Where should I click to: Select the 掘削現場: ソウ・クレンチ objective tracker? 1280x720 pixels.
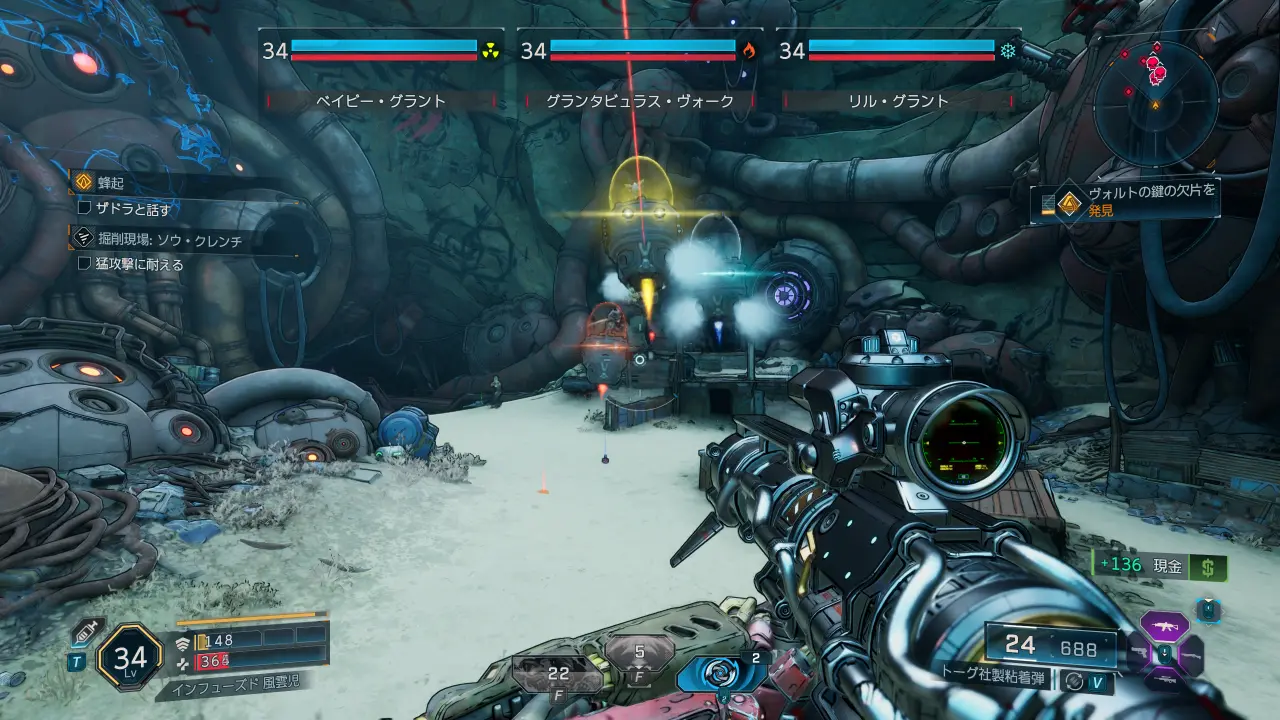coord(170,240)
